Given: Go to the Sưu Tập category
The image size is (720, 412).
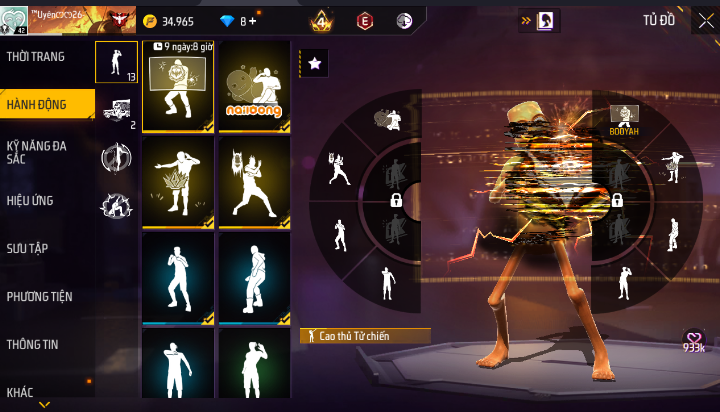Looking at the screenshot, I should [27, 248].
